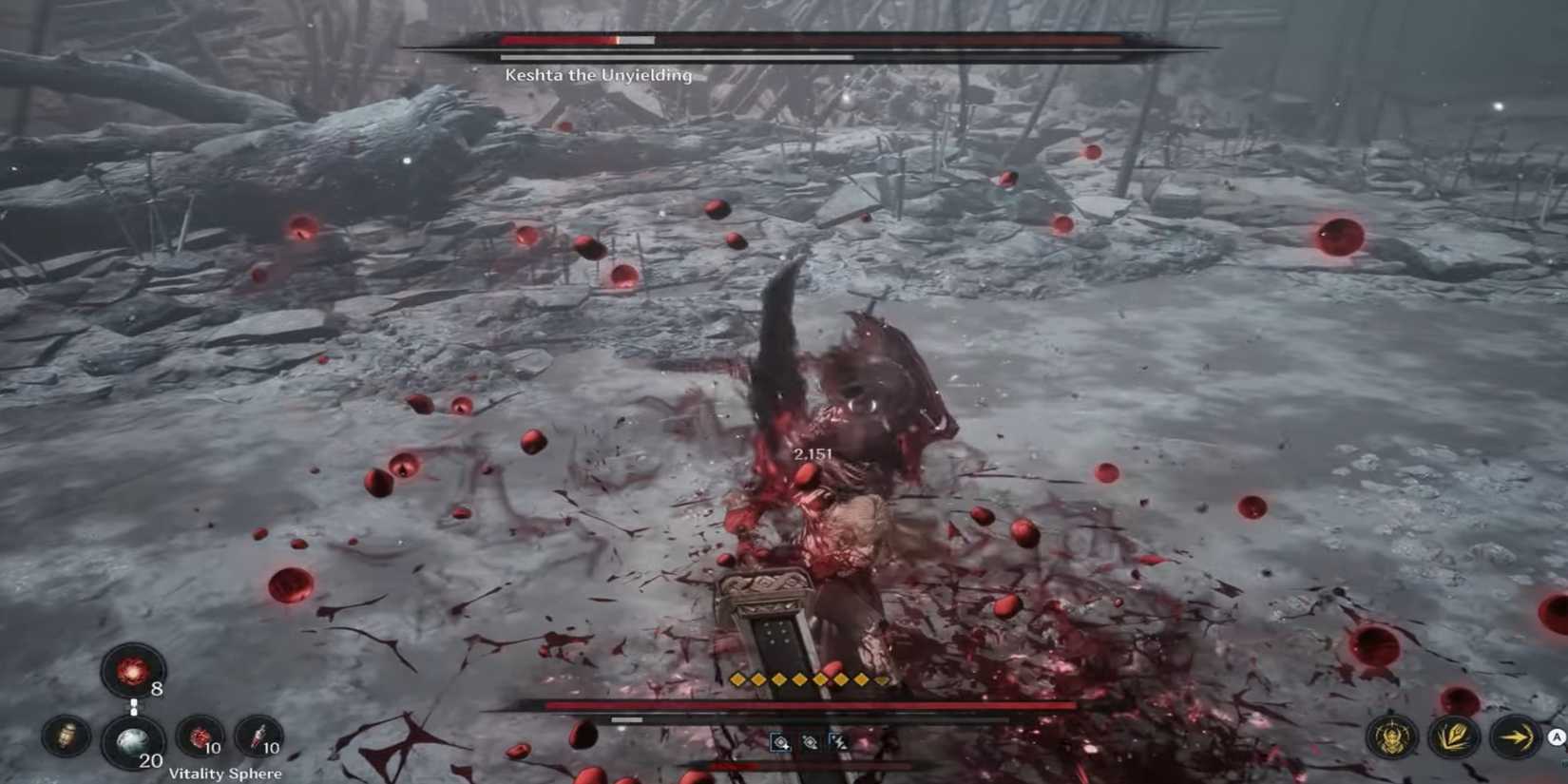Toggle the first golden diamond charge marker
This screenshot has height=784, width=1568.
tap(736, 679)
